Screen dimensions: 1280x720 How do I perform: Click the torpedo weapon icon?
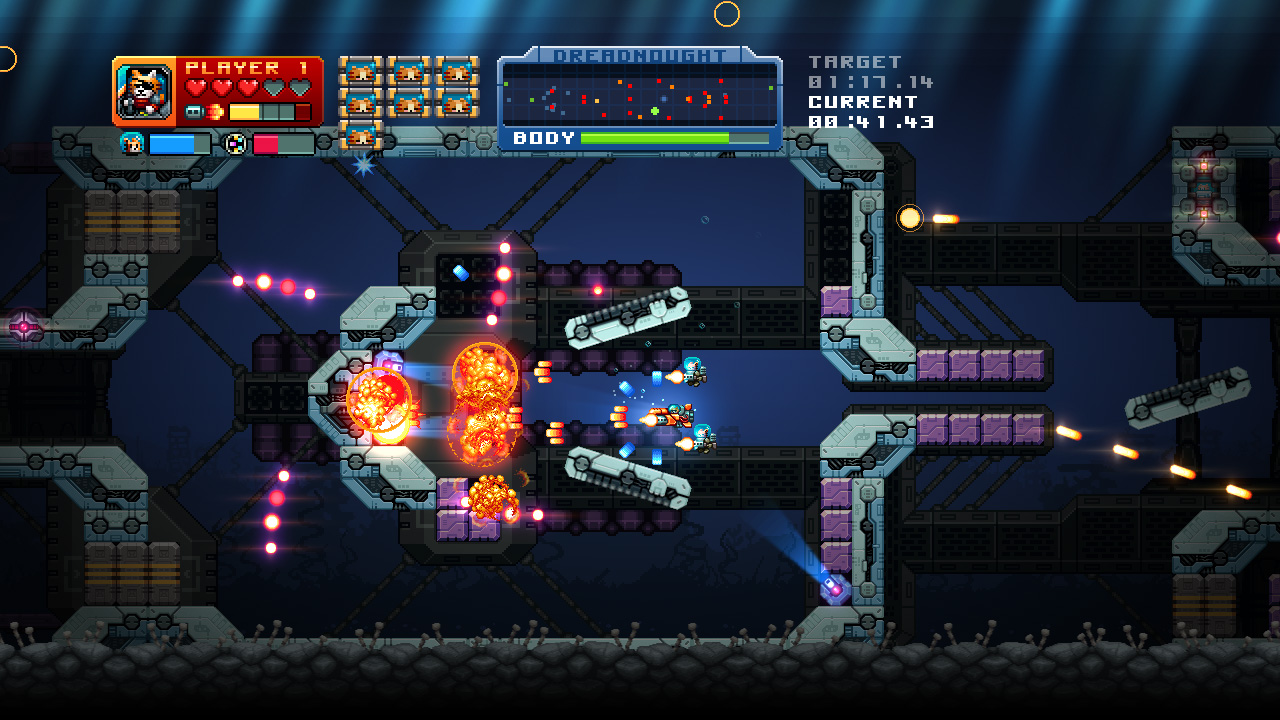point(194,110)
